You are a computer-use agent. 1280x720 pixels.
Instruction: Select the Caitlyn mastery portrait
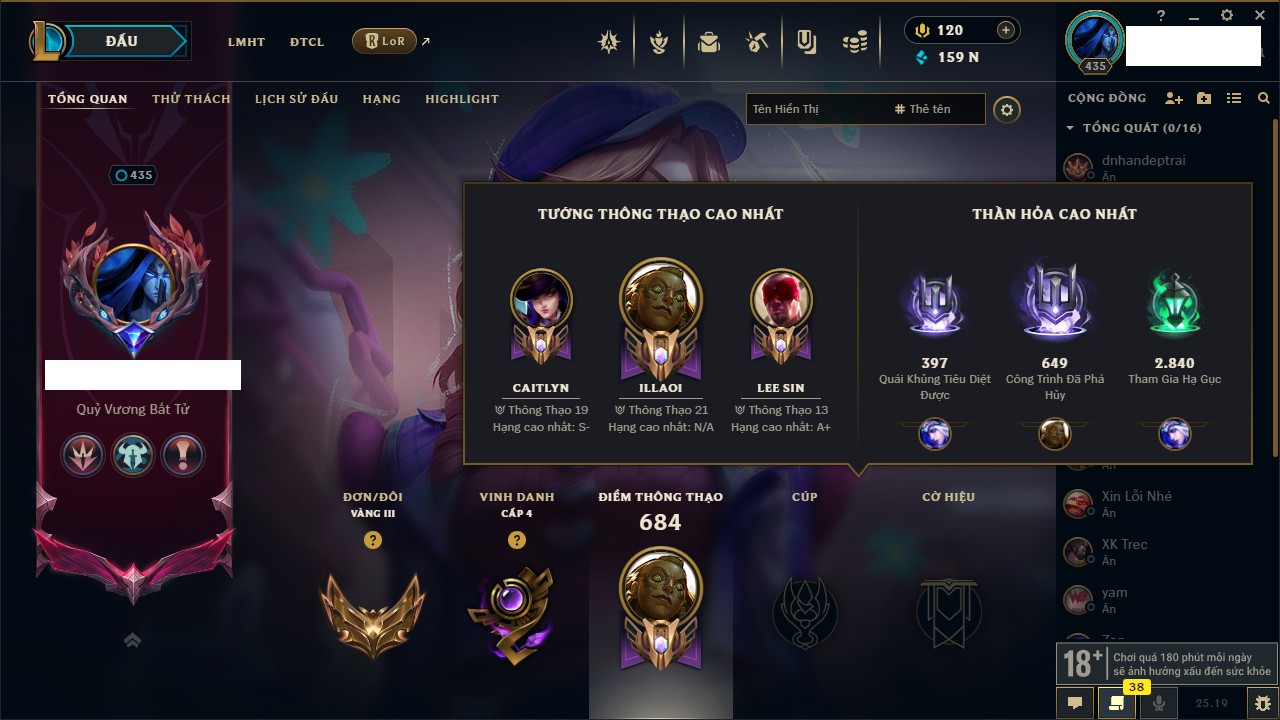pyautogui.click(x=541, y=300)
